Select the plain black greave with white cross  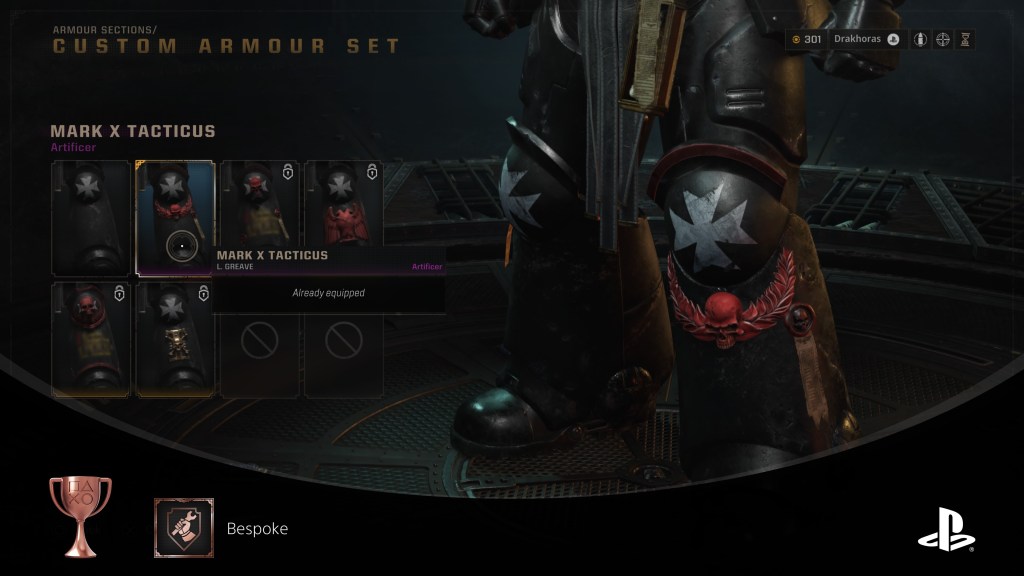click(x=91, y=217)
